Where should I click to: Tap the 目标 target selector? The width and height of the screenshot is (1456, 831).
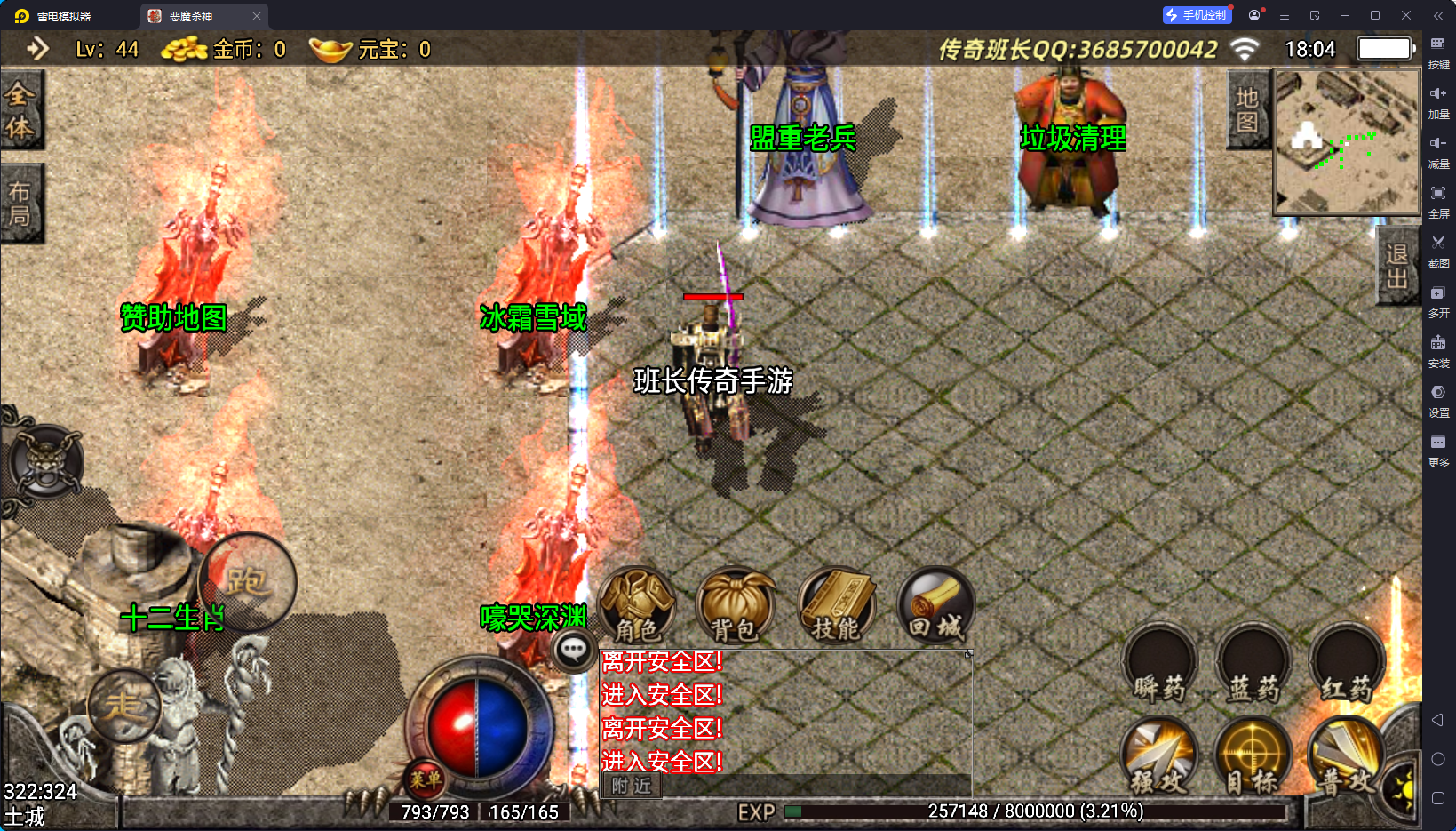click(1253, 756)
